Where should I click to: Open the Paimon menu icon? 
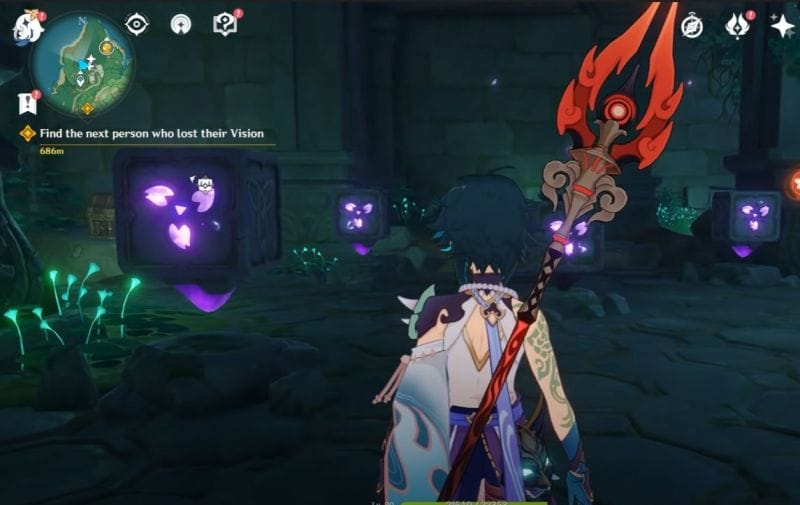pyautogui.click(x=27, y=27)
